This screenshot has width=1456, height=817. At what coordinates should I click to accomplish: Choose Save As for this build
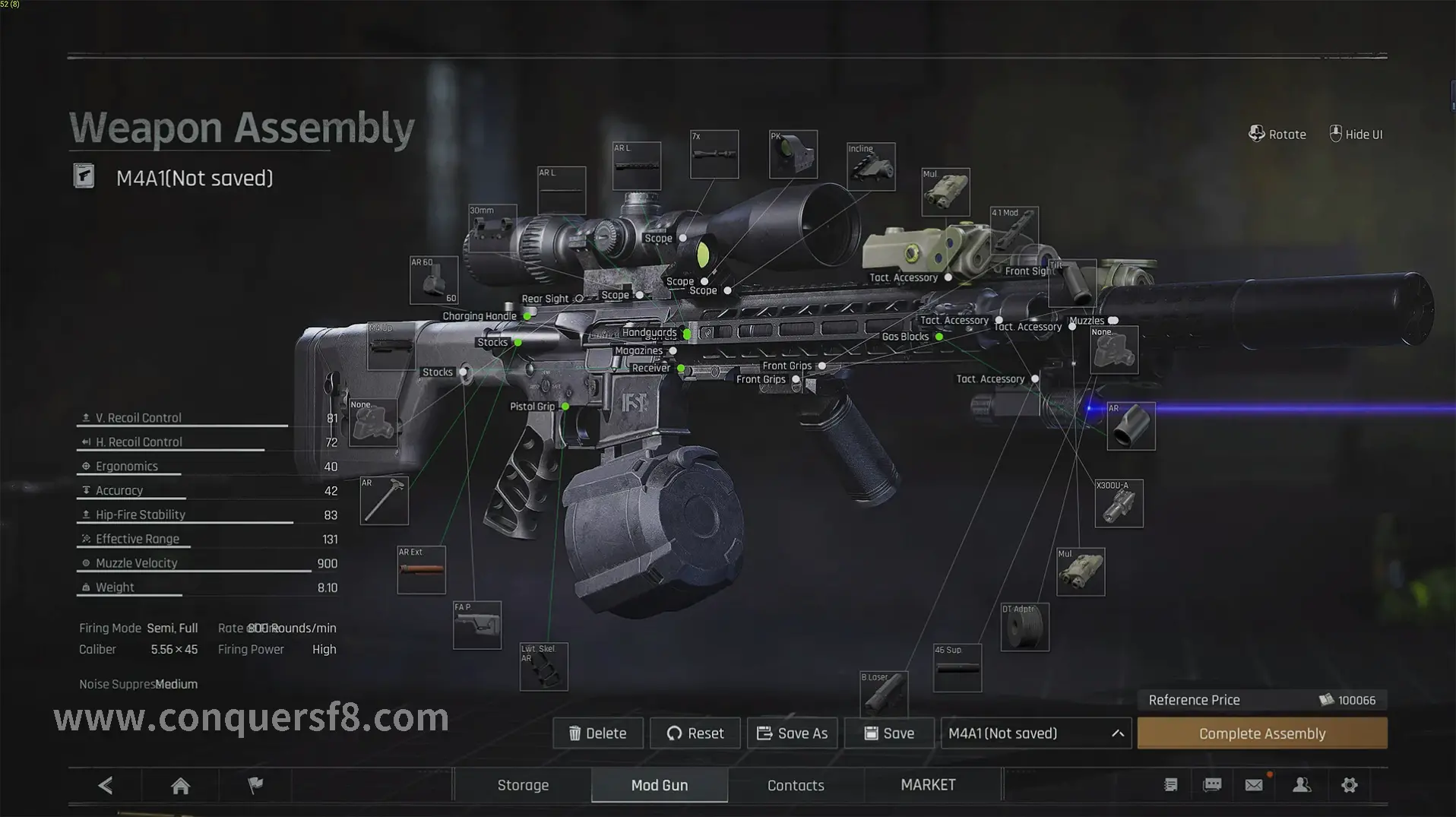pos(793,733)
